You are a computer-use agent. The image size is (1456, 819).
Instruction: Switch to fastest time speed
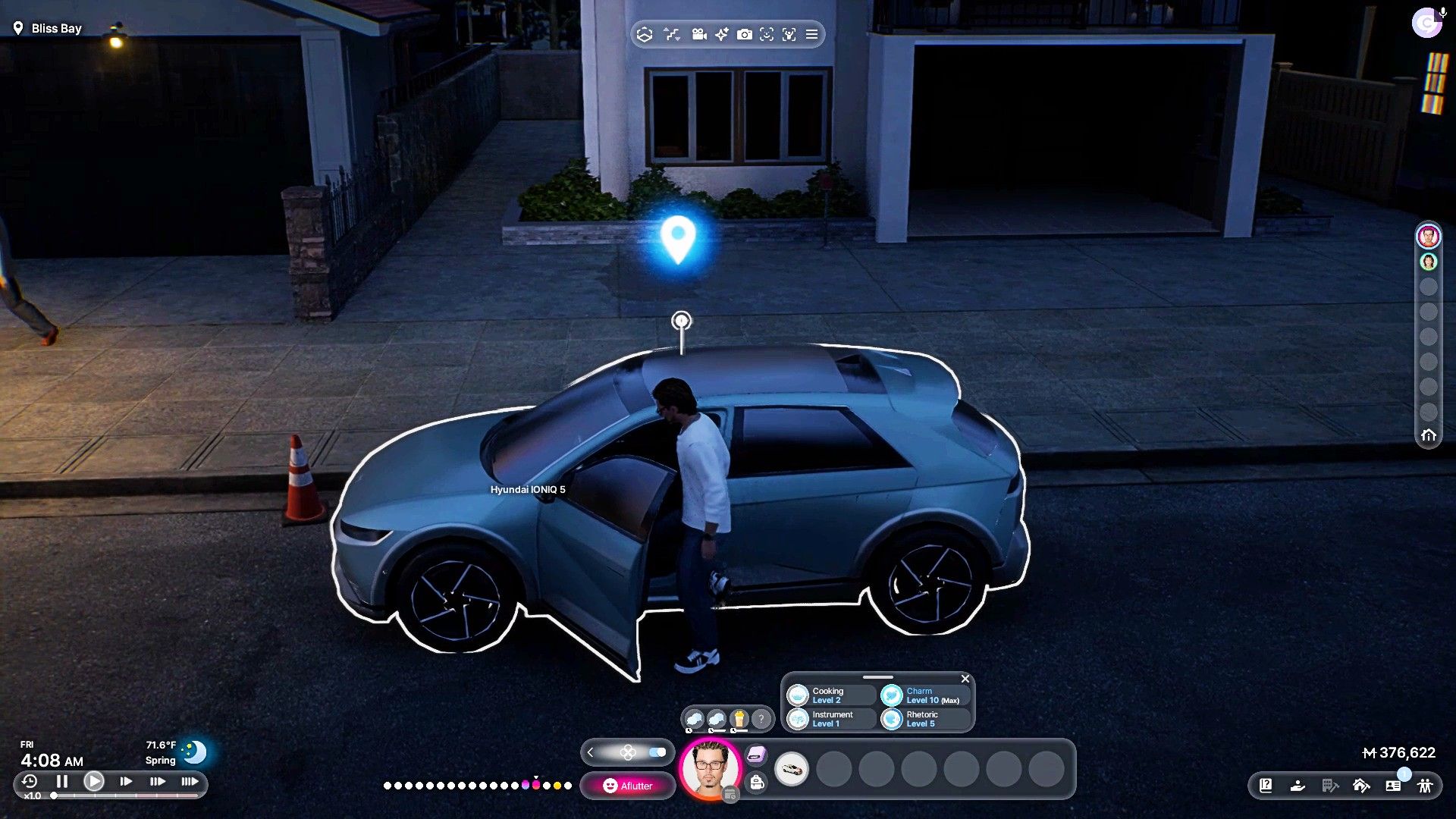click(x=190, y=781)
